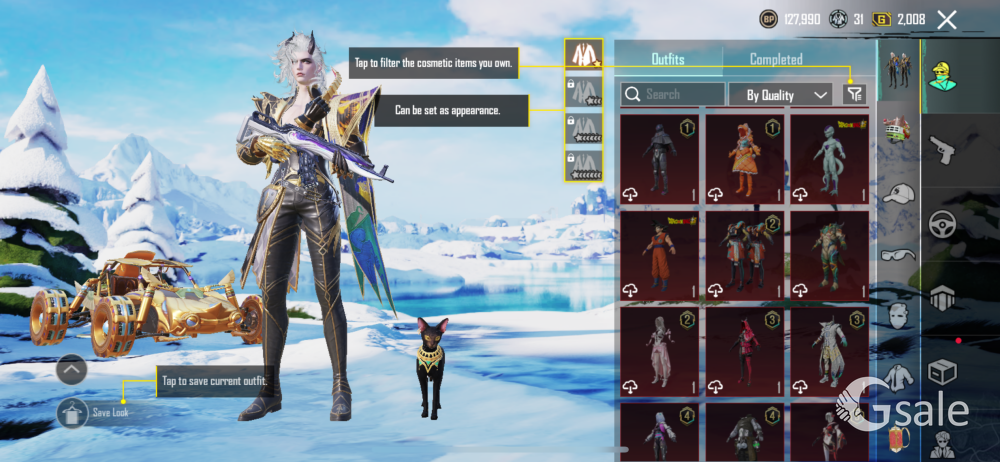Image resolution: width=1000 pixels, height=462 pixels.
Task: Click the outfit Search field
Action: coord(673,94)
